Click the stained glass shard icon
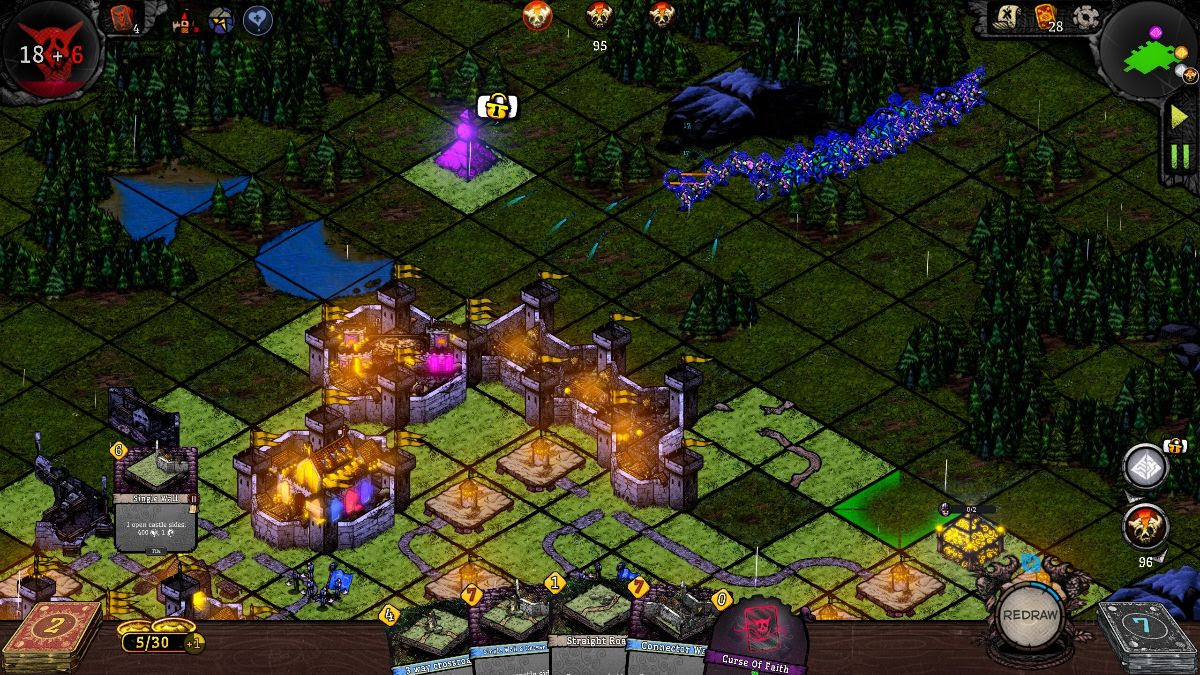Image resolution: width=1200 pixels, height=675 pixels. pos(221,19)
